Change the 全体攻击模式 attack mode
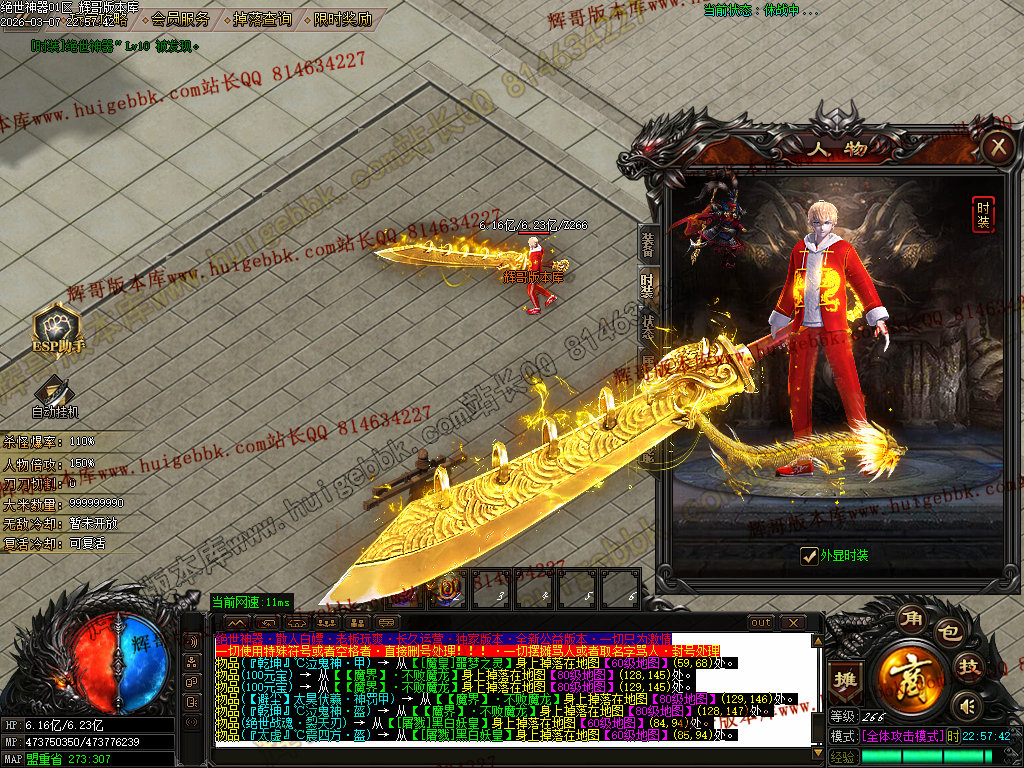The image size is (1024, 768). [x=902, y=736]
